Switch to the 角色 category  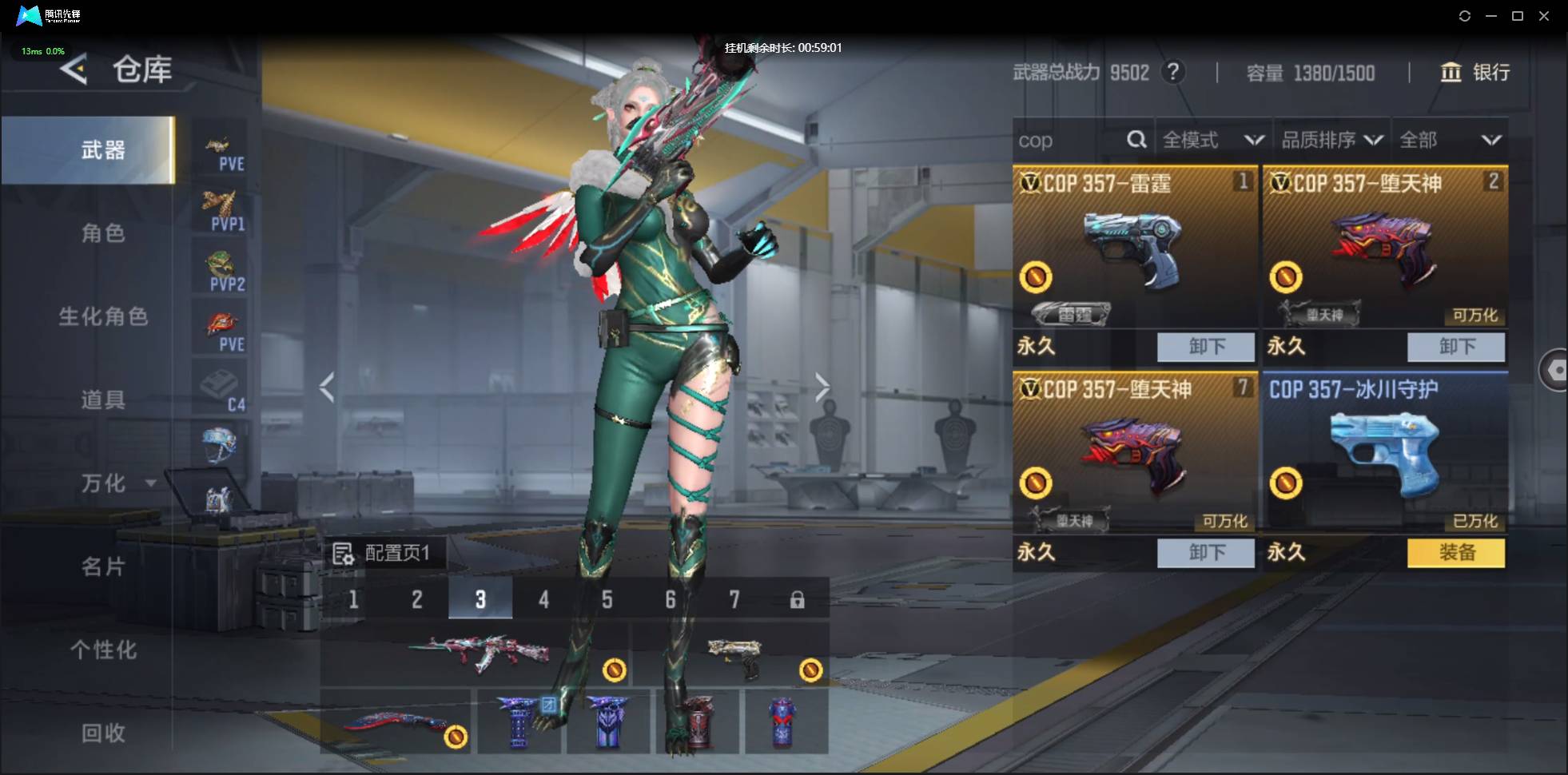point(103,233)
